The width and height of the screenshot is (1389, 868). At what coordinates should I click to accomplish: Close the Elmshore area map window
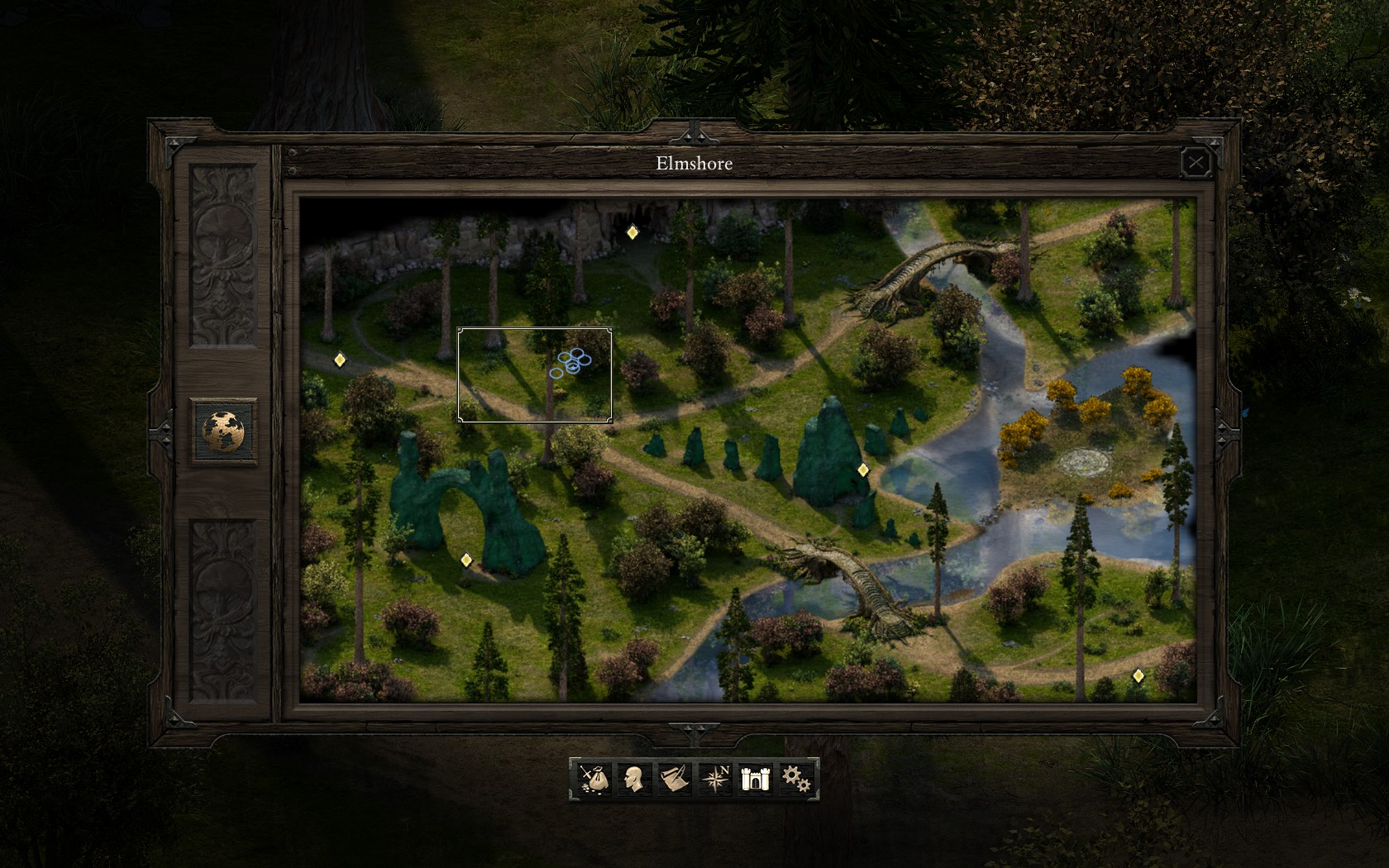pos(1196,163)
